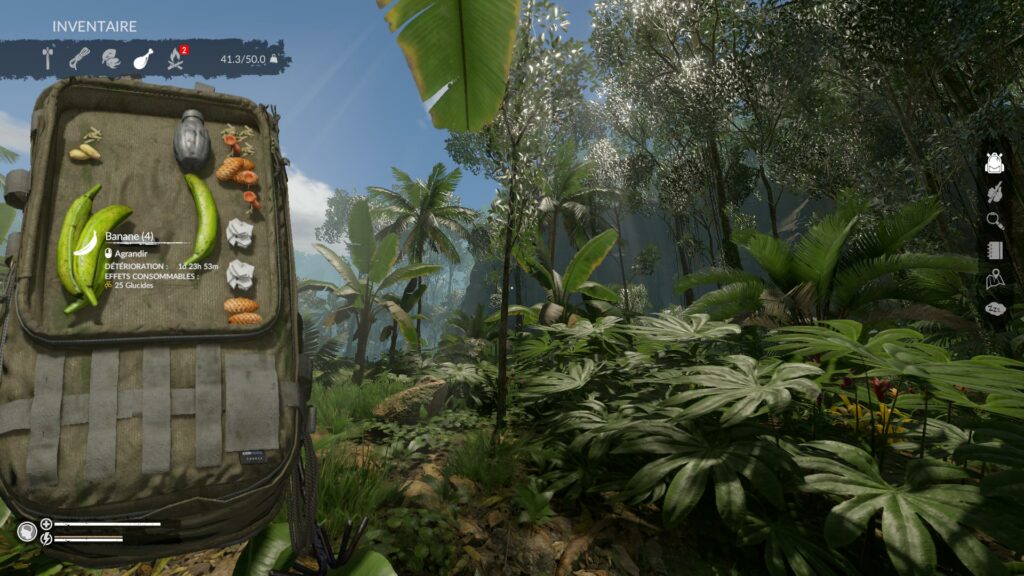Select the meat drumstick food pocket

pyautogui.click(x=143, y=59)
